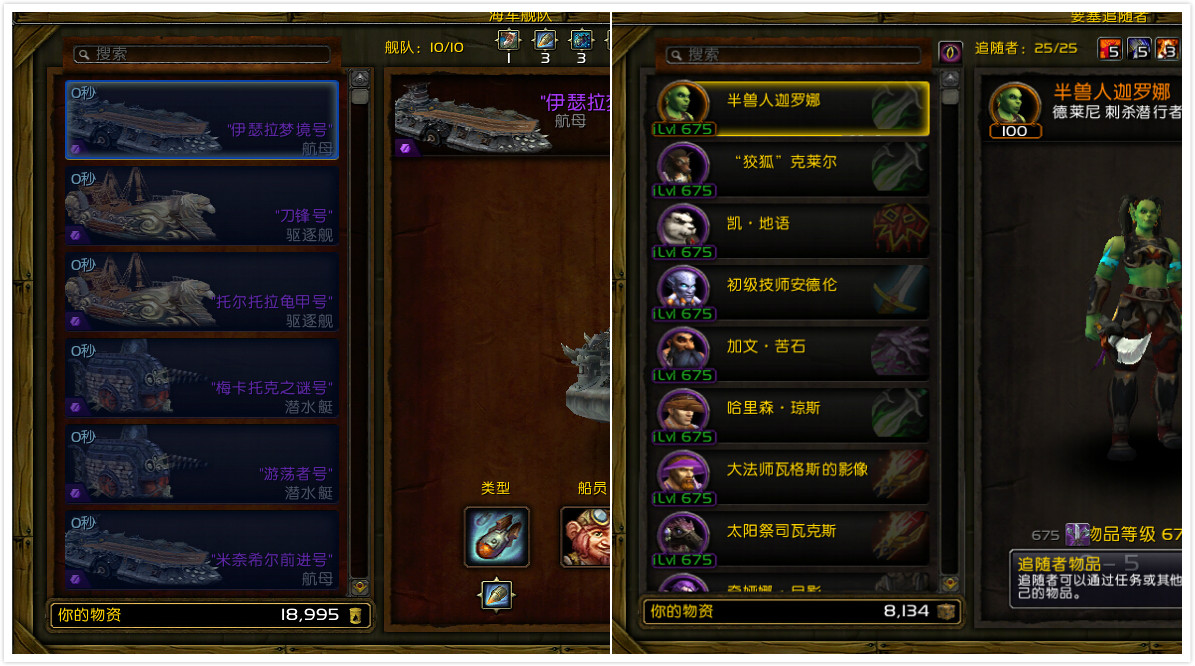Select follower 半兽人迦罗娜
Image resolution: width=1195 pixels, height=666 pixels.
(x=792, y=108)
